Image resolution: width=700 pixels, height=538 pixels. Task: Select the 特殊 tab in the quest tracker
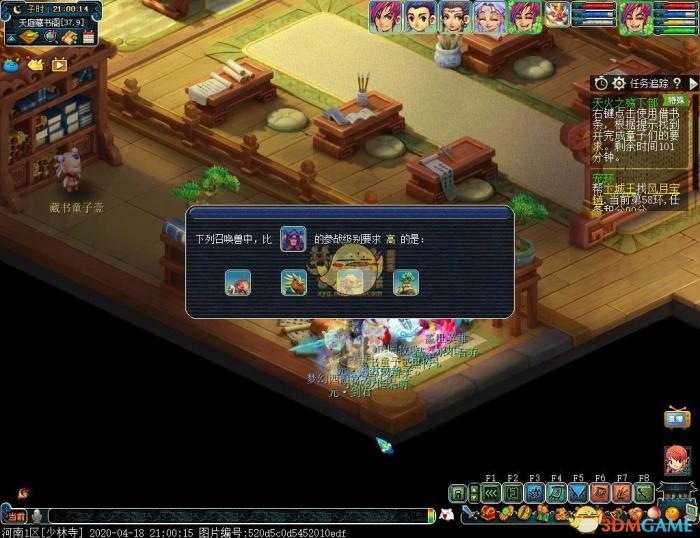coord(677,101)
